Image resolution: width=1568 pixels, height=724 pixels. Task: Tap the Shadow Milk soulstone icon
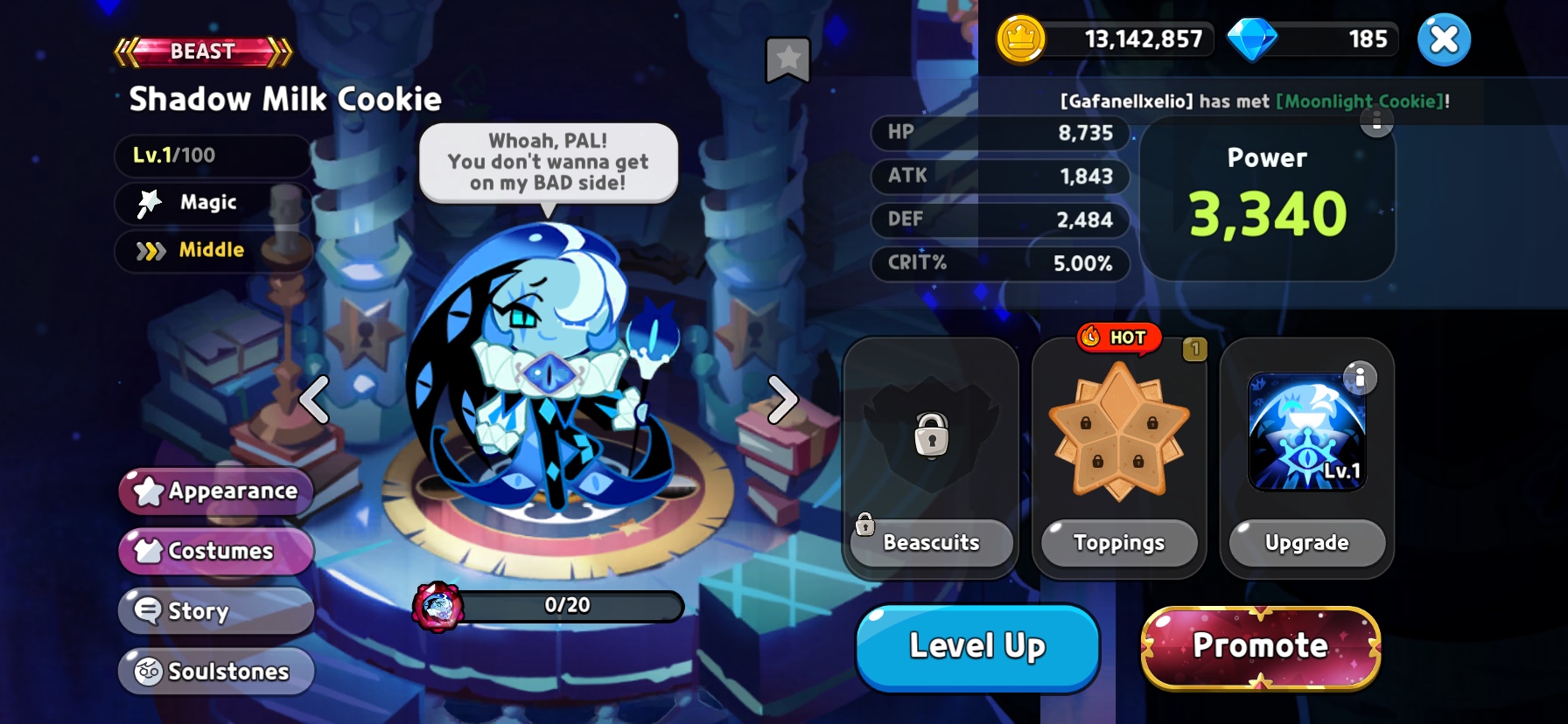point(437,606)
